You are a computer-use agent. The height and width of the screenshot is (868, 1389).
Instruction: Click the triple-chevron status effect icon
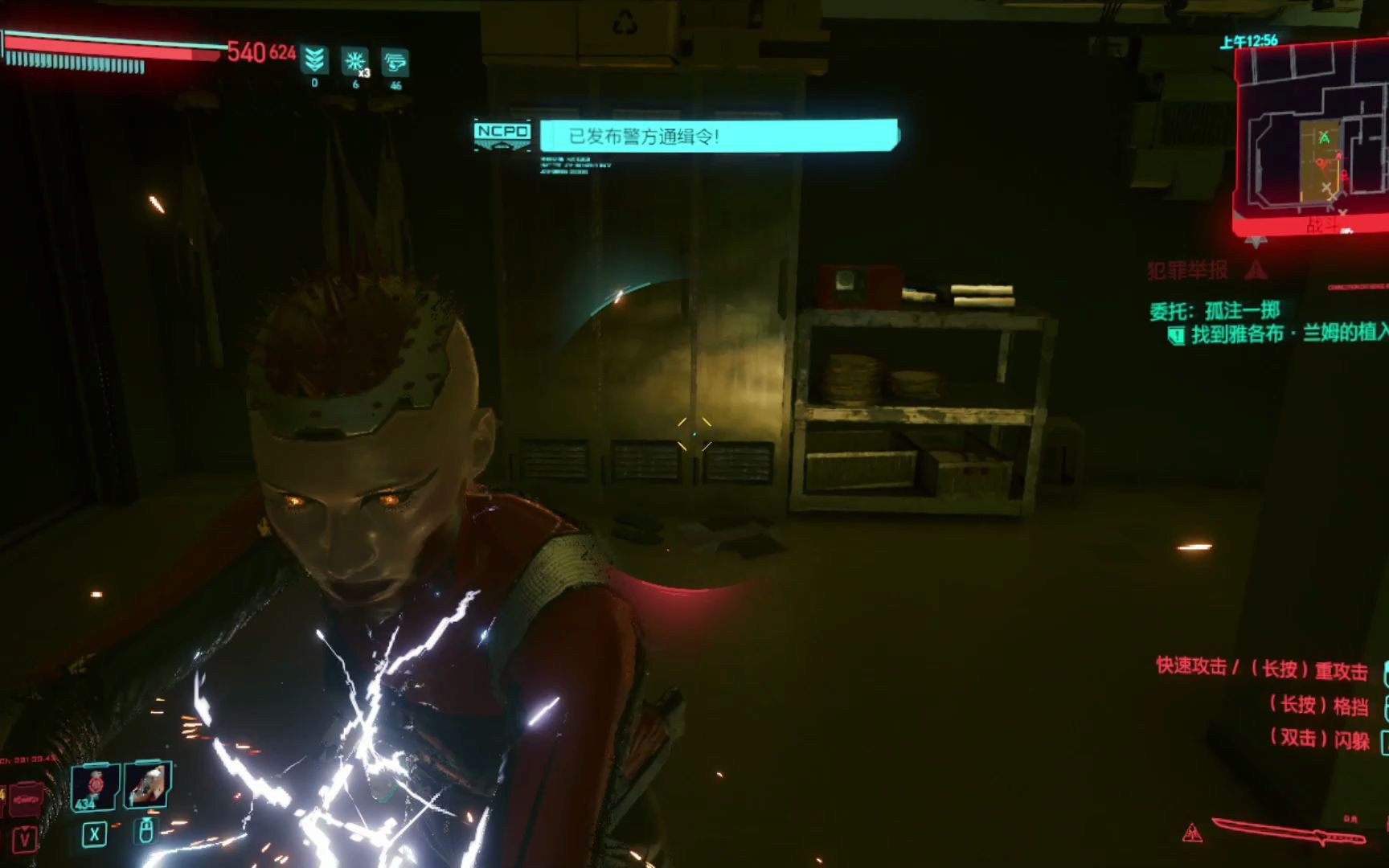[x=314, y=60]
